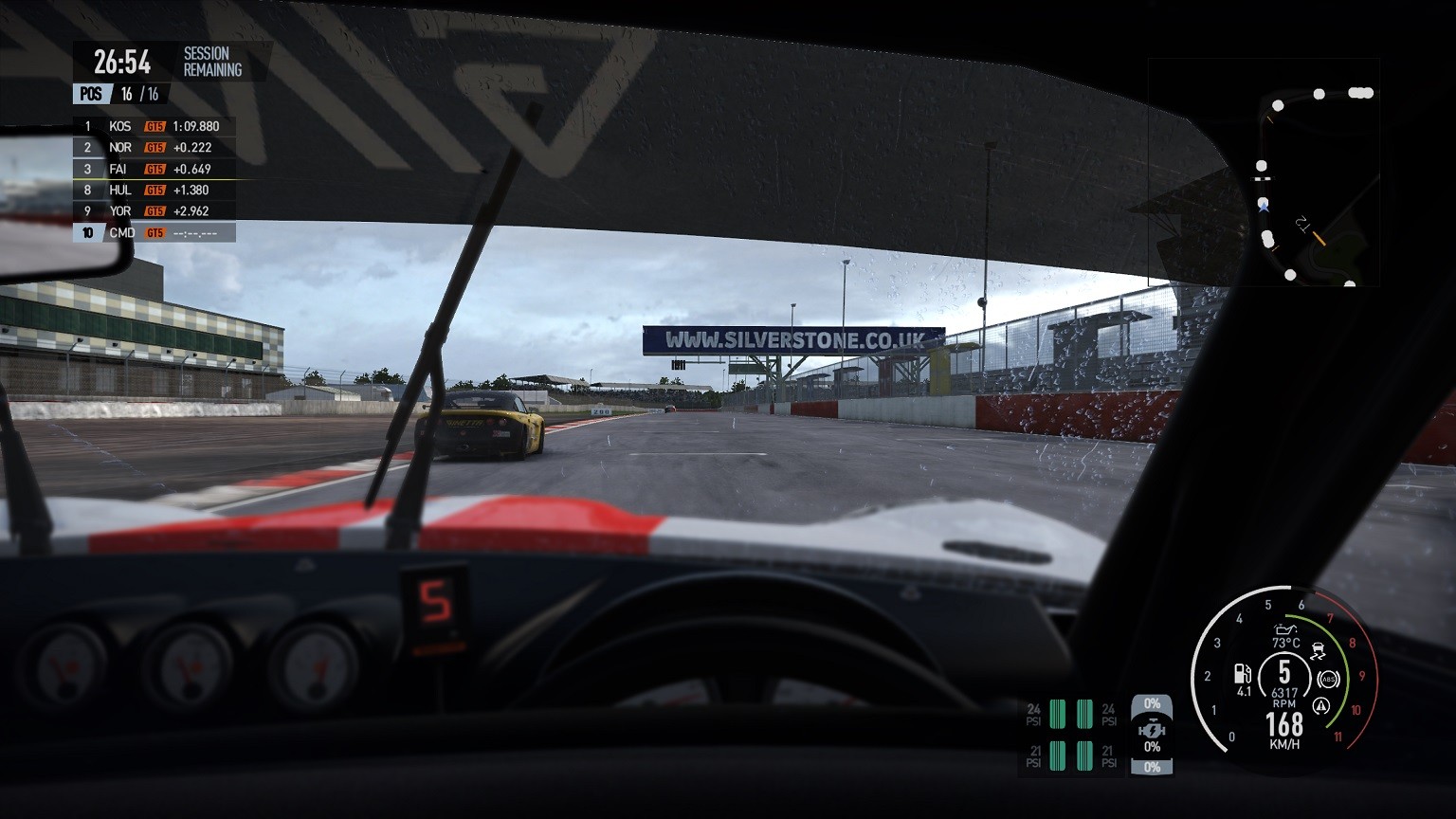The width and height of the screenshot is (1456, 819).
Task: Open the engine damage indicator
Action: click(1152, 731)
